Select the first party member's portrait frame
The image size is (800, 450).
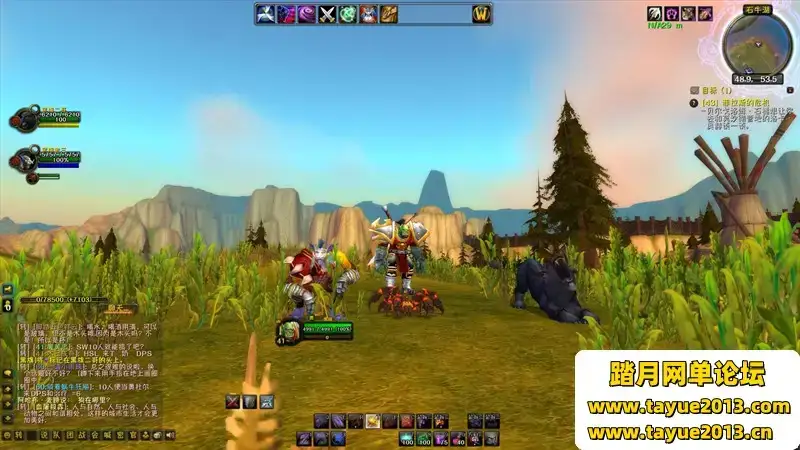22,119
